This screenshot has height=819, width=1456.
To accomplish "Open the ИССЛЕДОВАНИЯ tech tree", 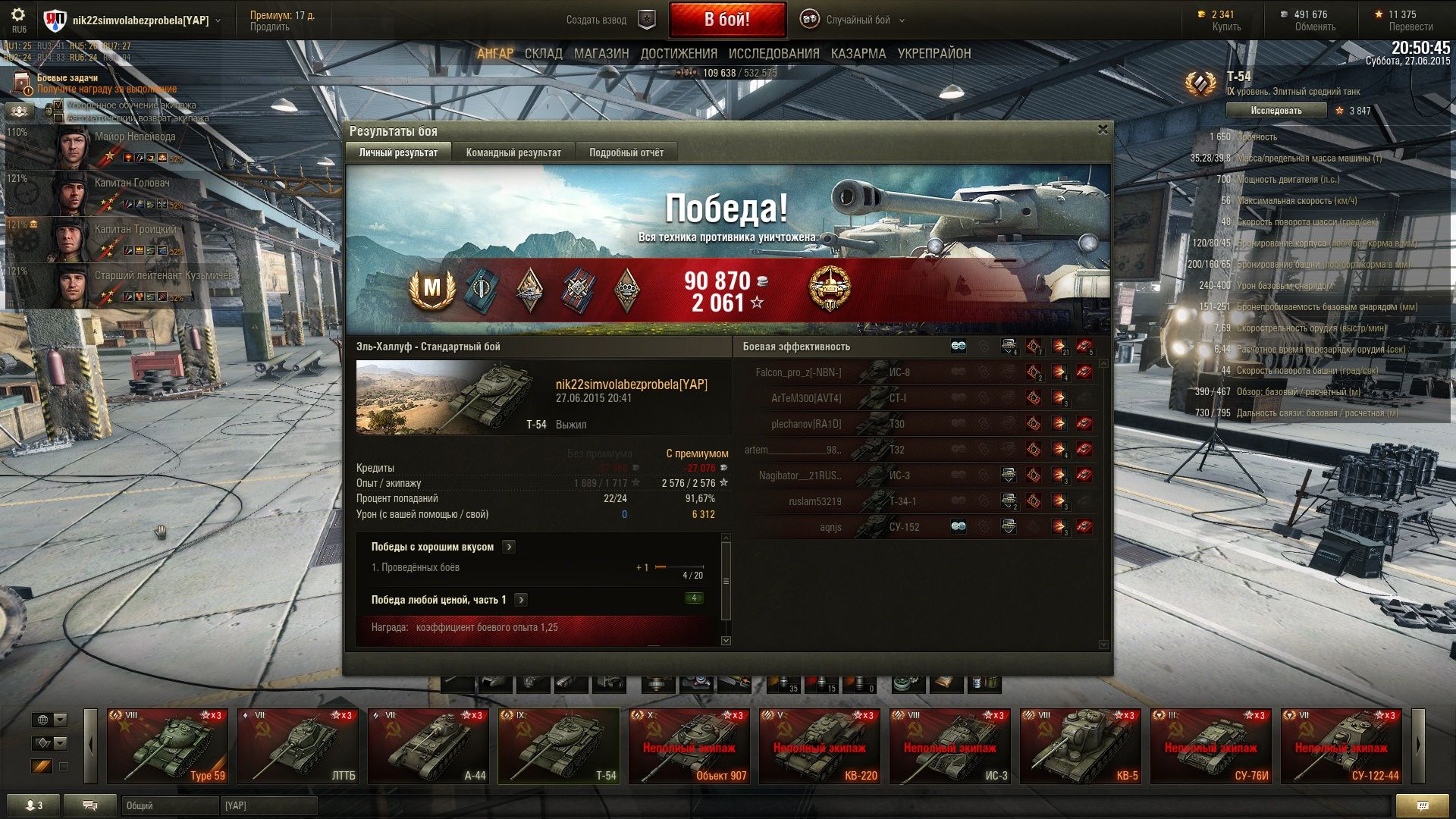I will point(773,54).
